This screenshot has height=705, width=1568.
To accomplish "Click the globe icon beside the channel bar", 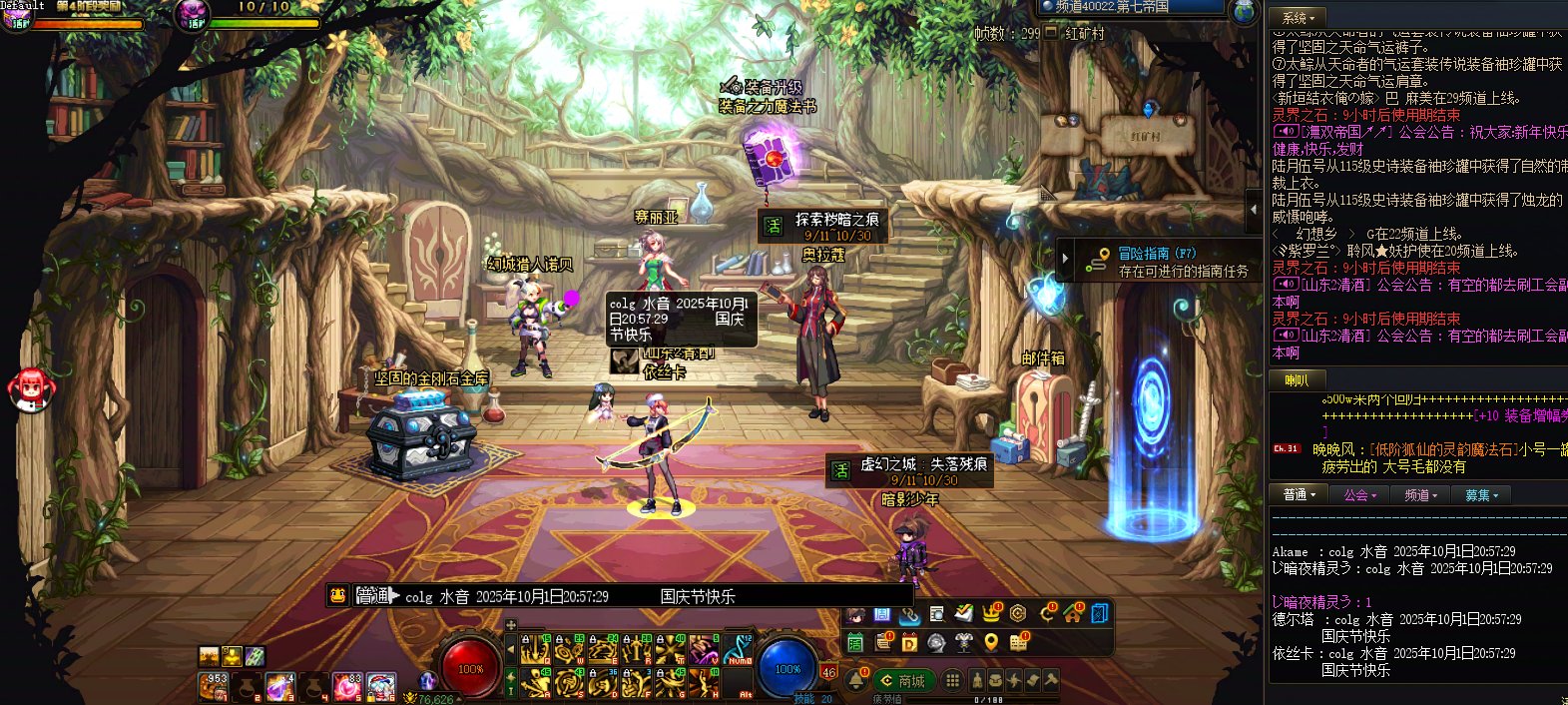I will 1244,11.
